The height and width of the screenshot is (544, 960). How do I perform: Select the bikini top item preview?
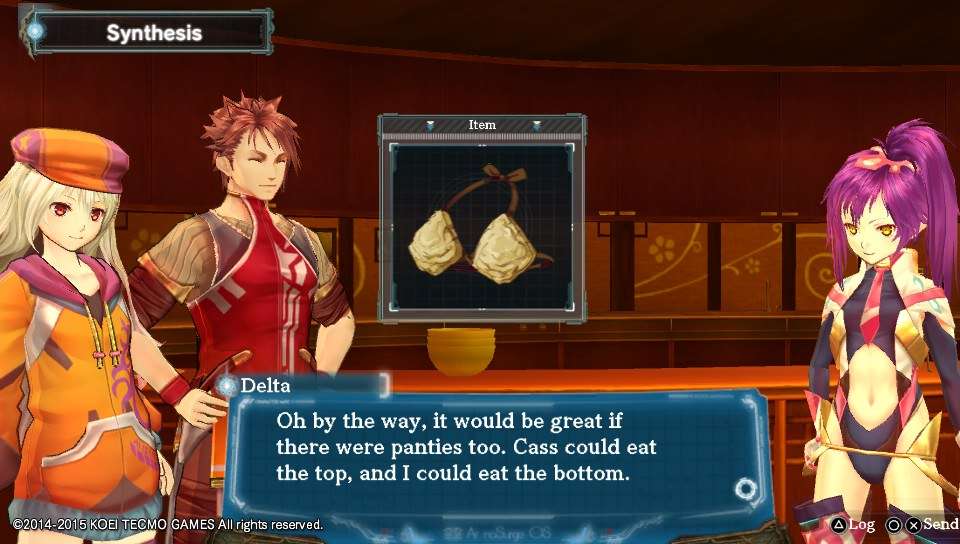click(x=481, y=229)
